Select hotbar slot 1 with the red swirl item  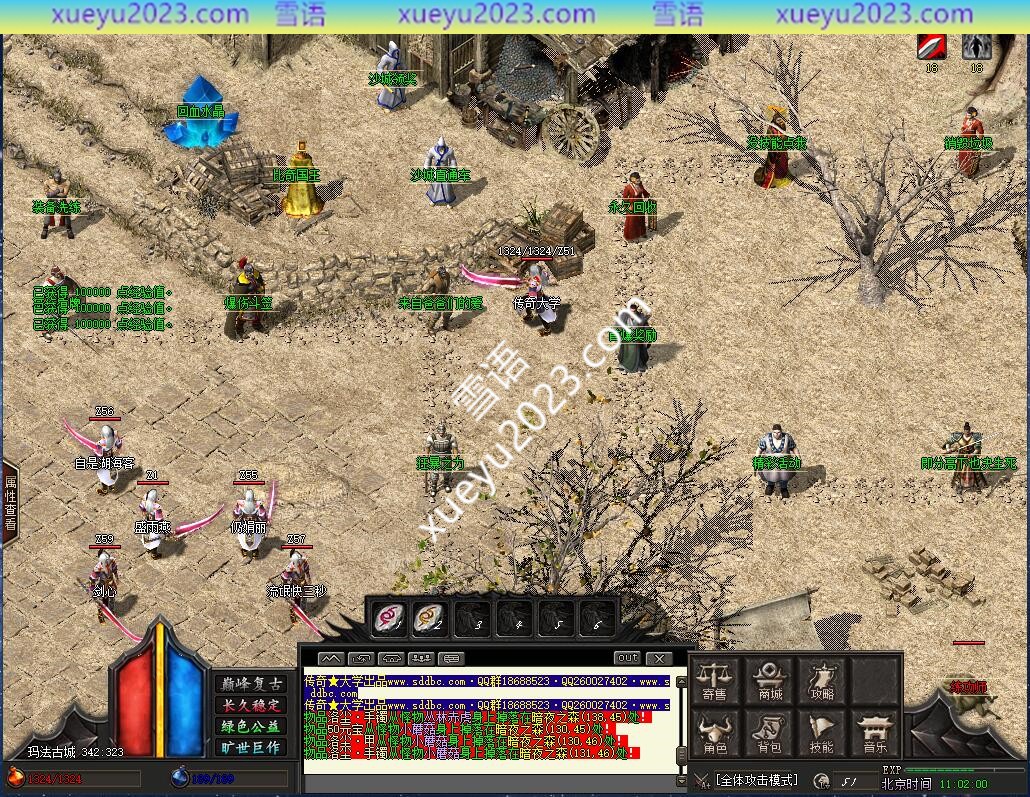click(385, 618)
